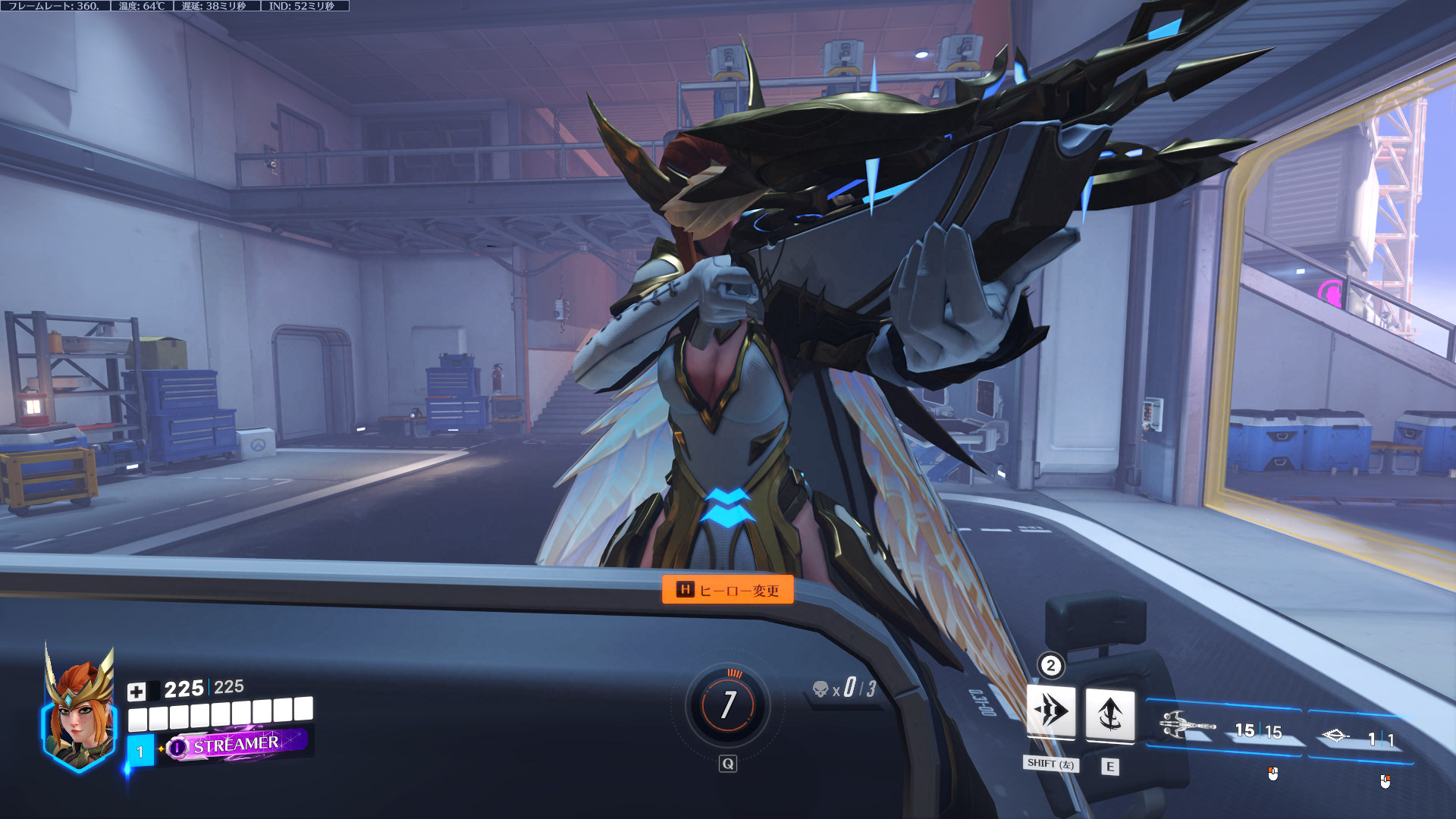Screen dimensions: 1456x819
Task: Activate the dash ability icon
Action: coord(1051,711)
